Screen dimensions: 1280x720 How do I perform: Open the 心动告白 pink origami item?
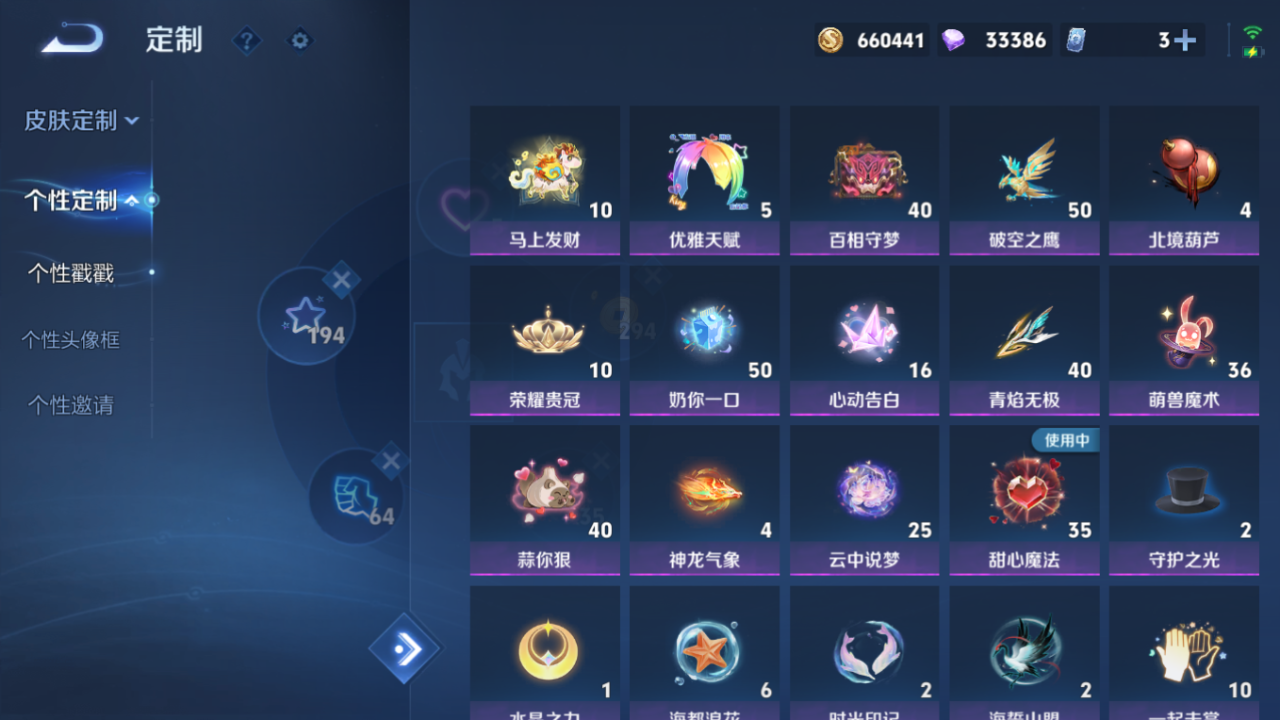coord(864,340)
